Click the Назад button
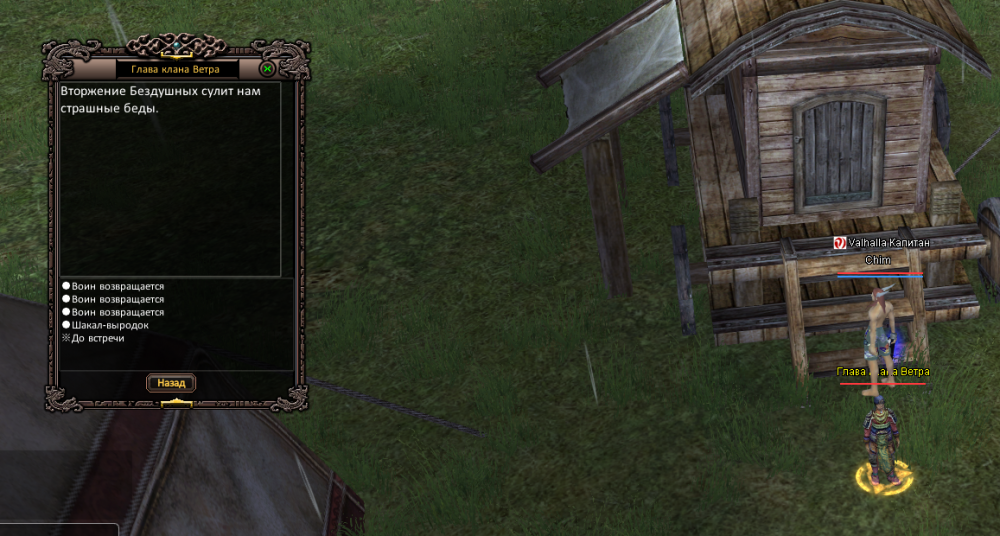 pos(171,383)
